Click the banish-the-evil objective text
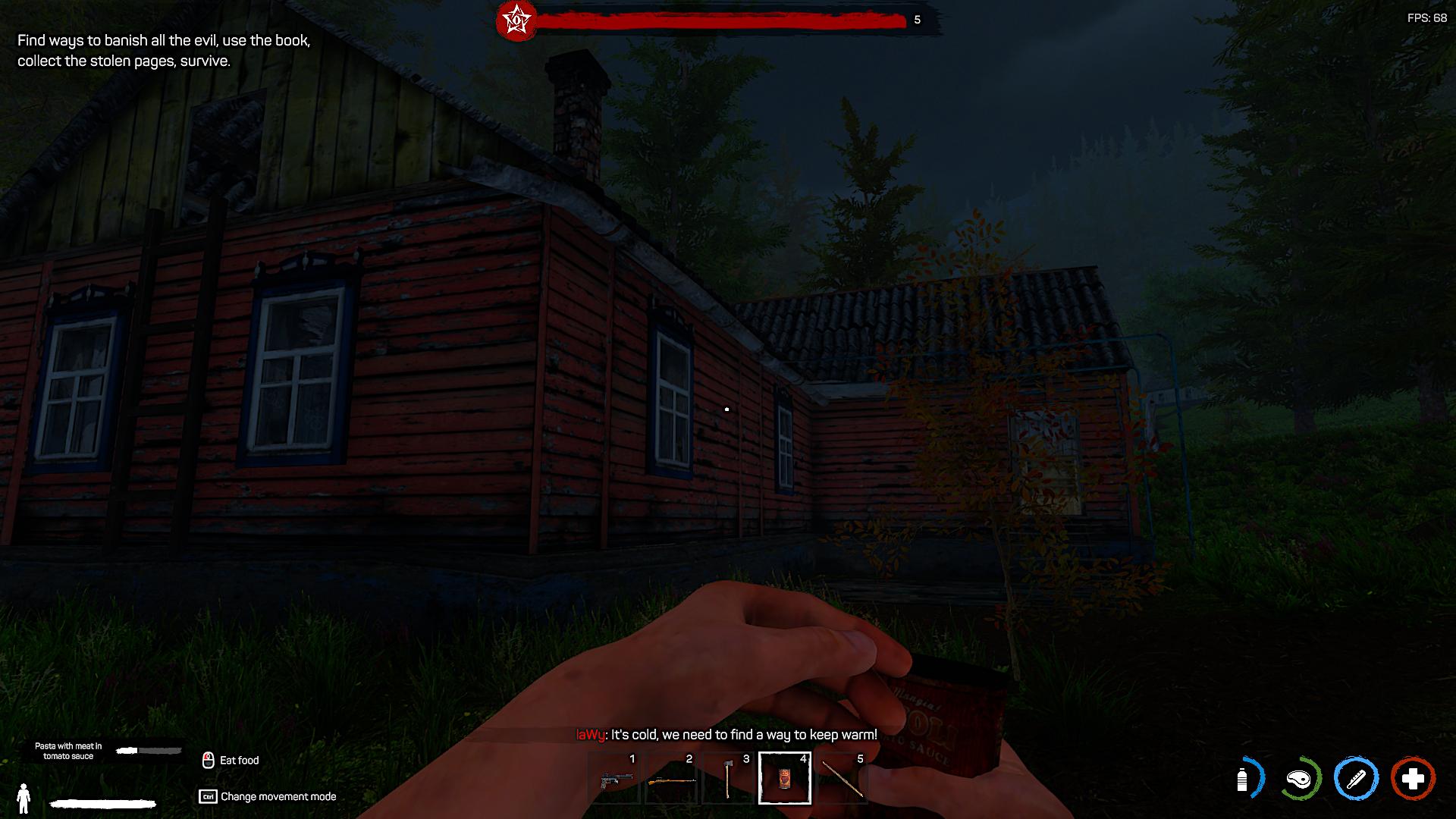This screenshot has width=1456, height=819. tap(164, 51)
